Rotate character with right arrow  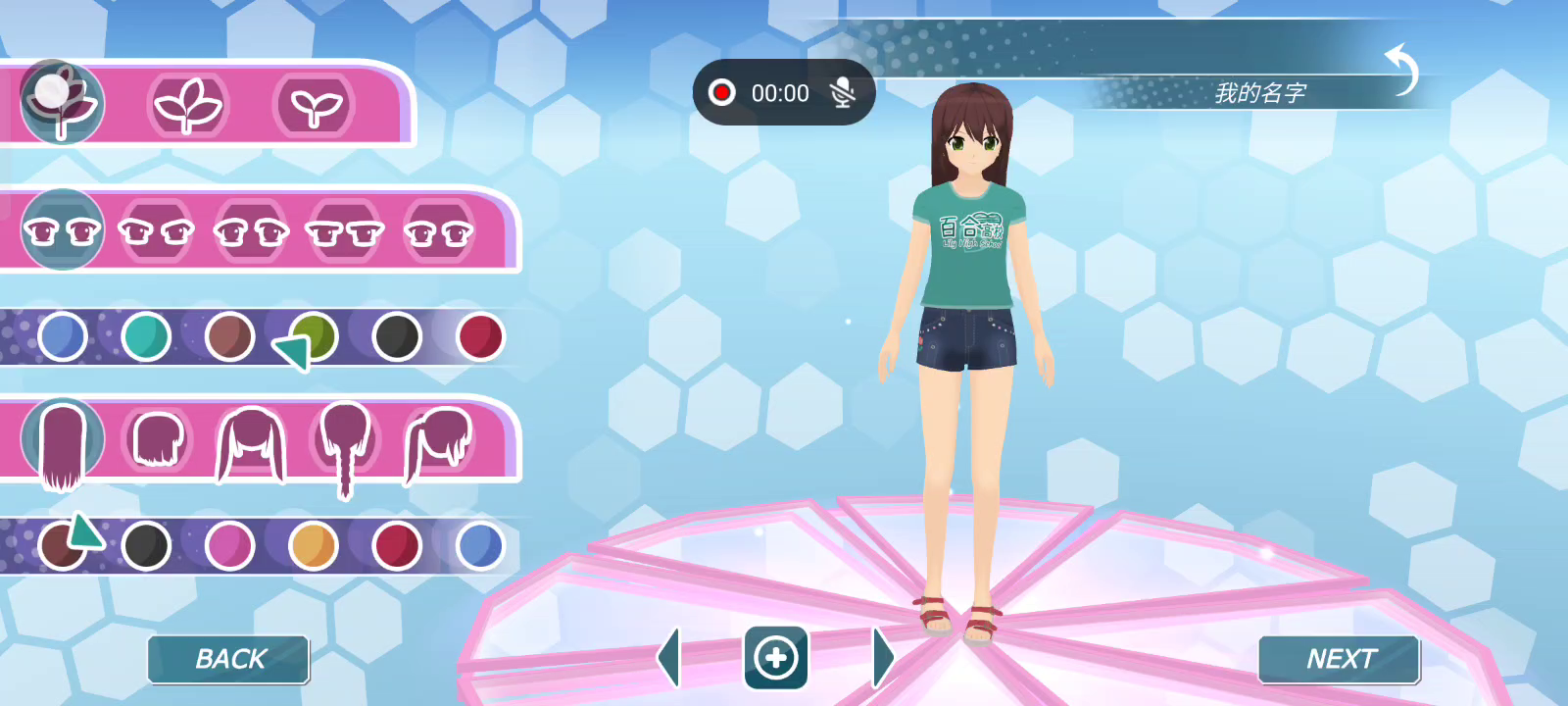click(882, 657)
